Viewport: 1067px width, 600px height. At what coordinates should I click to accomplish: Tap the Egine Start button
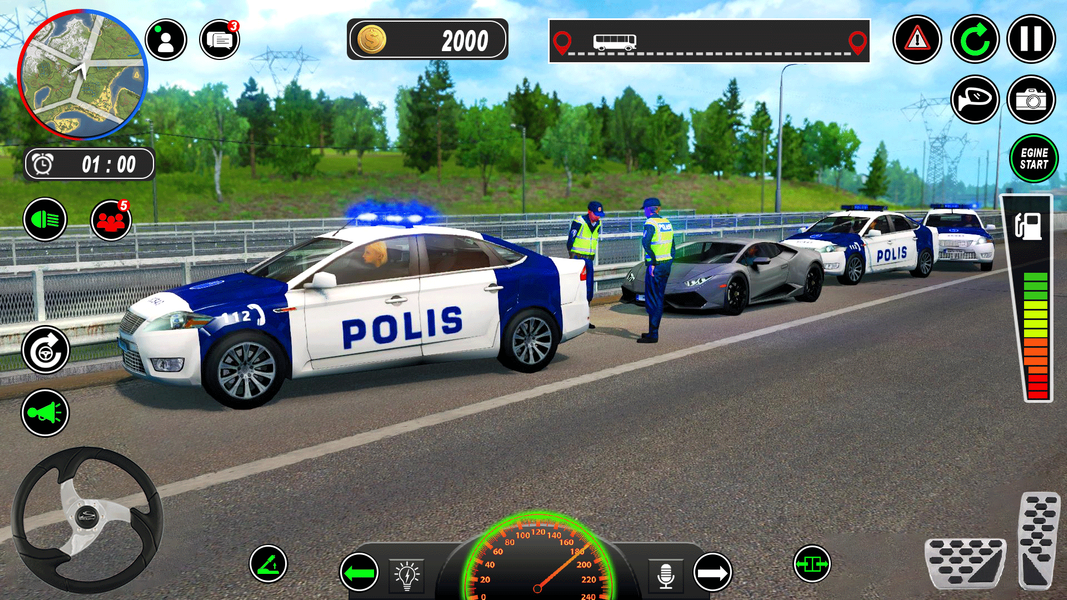pyautogui.click(x=1033, y=159)
